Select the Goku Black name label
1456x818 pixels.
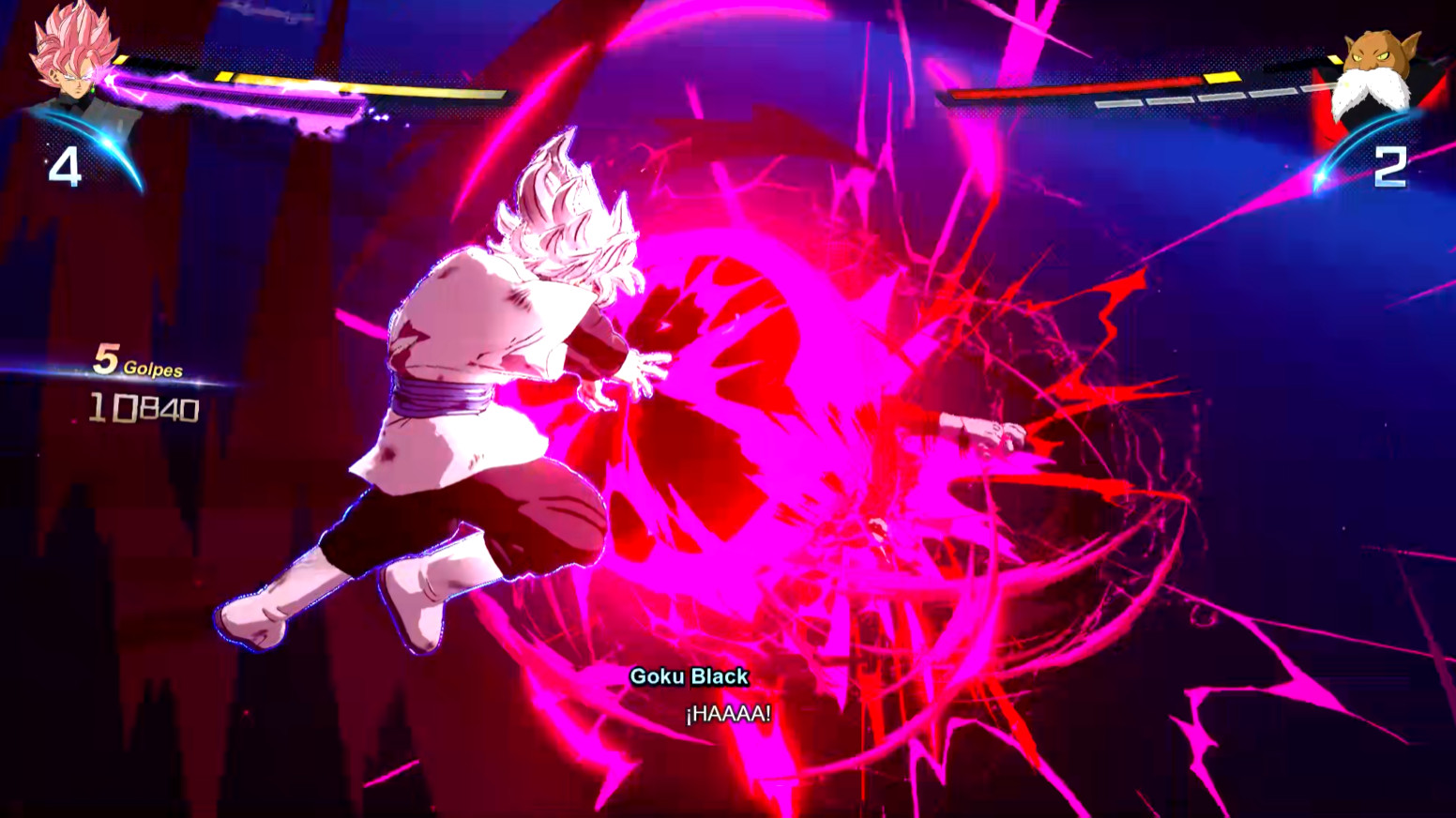coord(688,675)
